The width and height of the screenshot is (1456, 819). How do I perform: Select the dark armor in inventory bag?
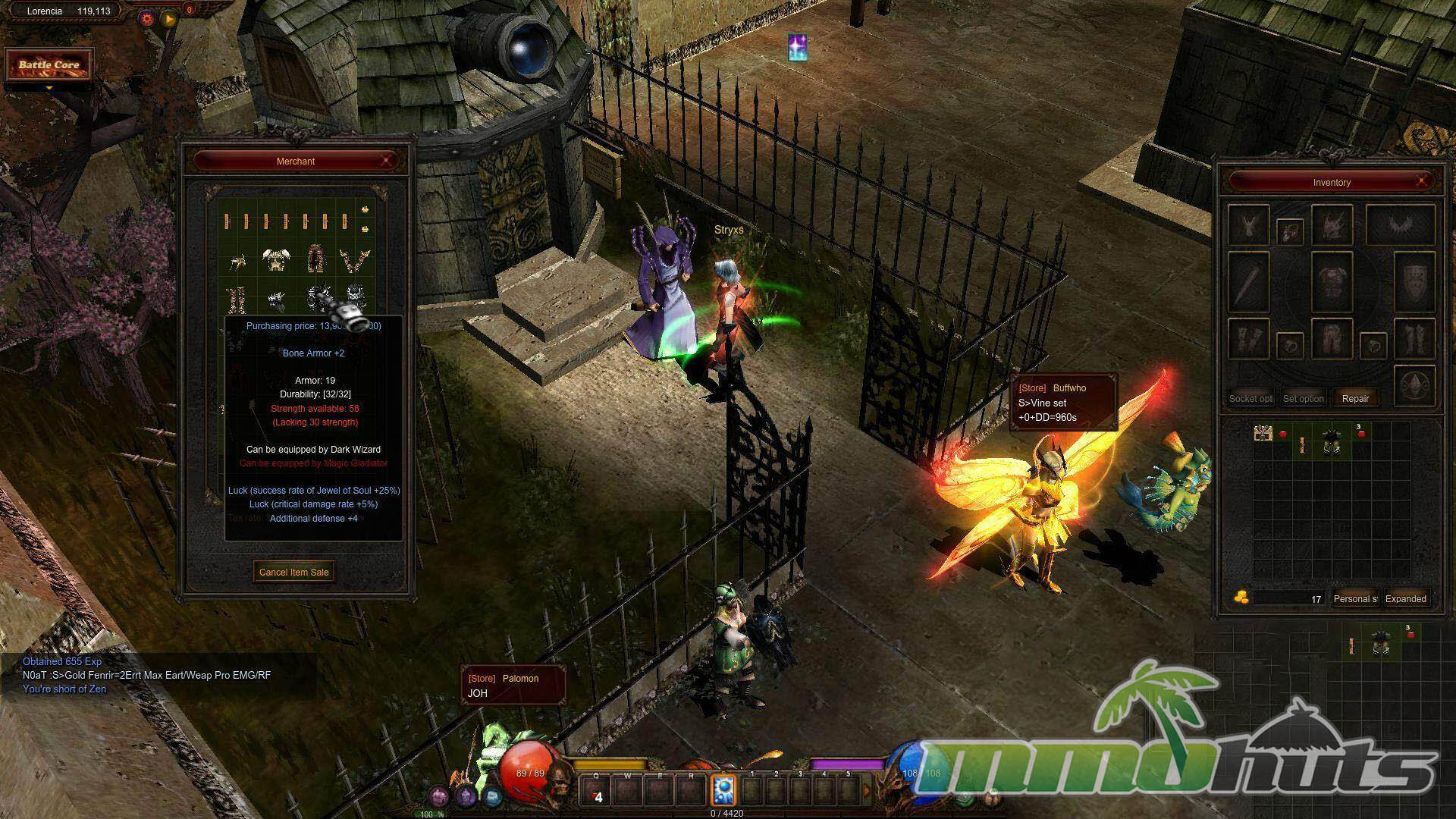(x=1332, y=441)
